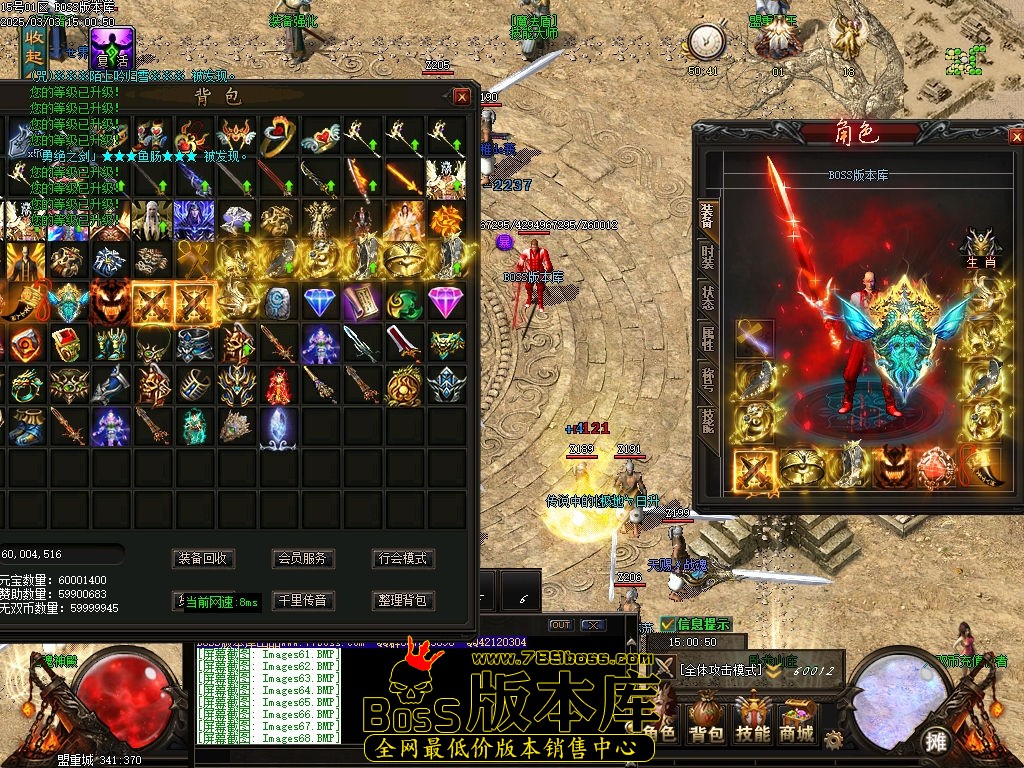The width and height of the screenshot is (1024, 768).
Task: Open the 背包 bag from bottom bar
Action: [x=707, y=720]
